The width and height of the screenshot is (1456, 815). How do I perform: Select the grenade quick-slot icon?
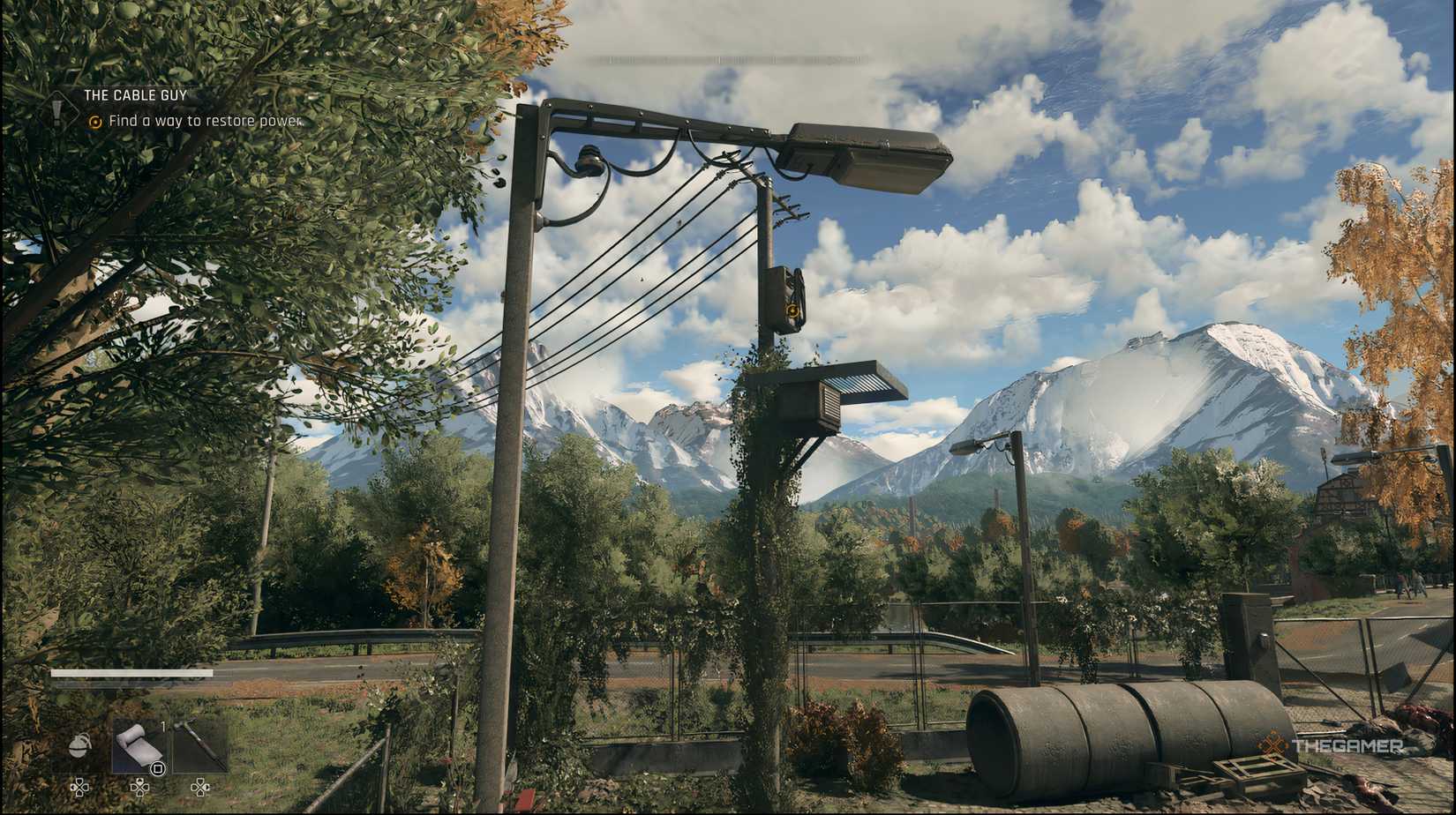(x=80, y=744)
